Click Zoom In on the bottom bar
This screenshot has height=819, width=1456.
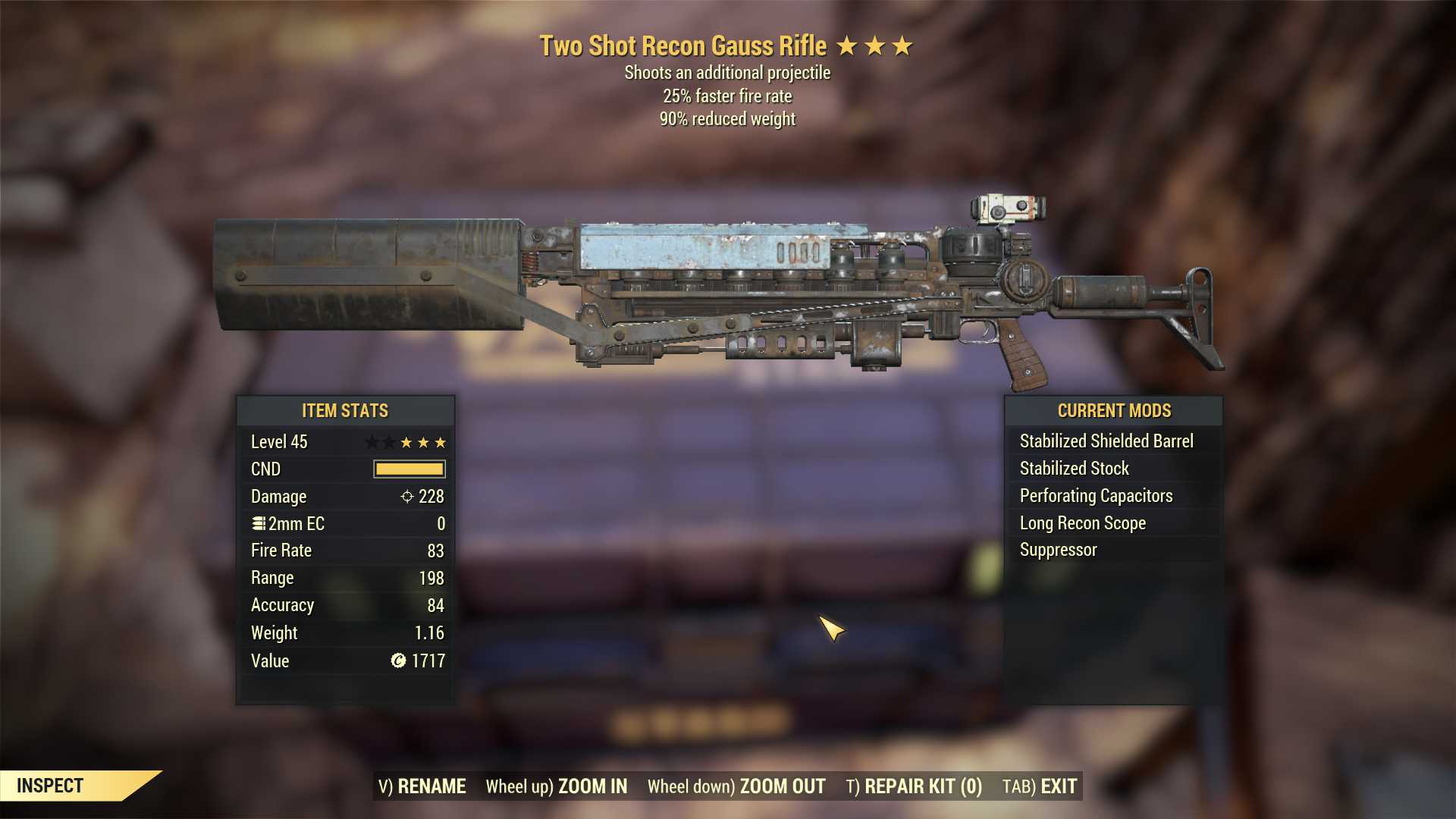pos(557,786)
